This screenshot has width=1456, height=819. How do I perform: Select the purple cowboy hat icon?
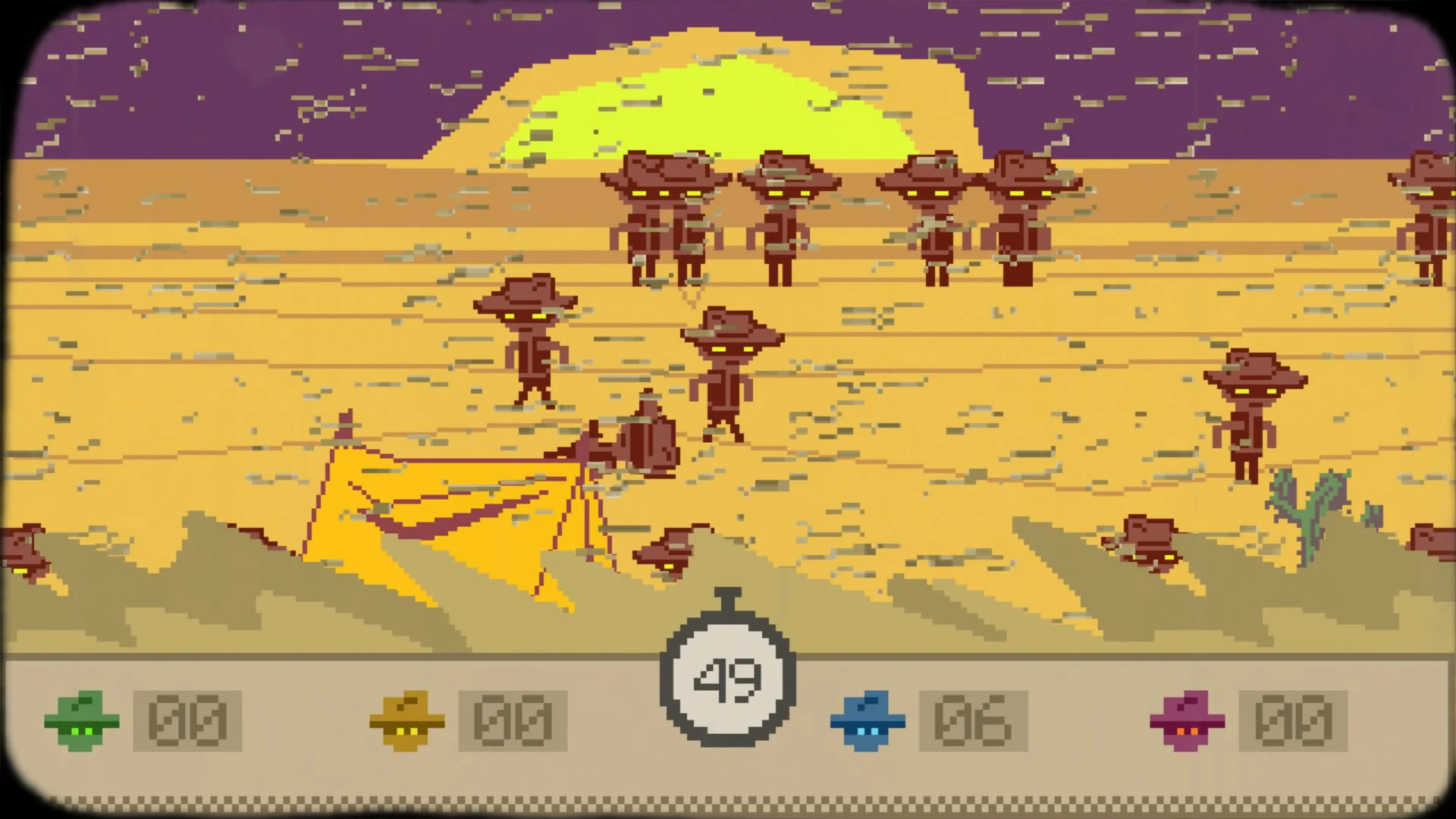1188,721
